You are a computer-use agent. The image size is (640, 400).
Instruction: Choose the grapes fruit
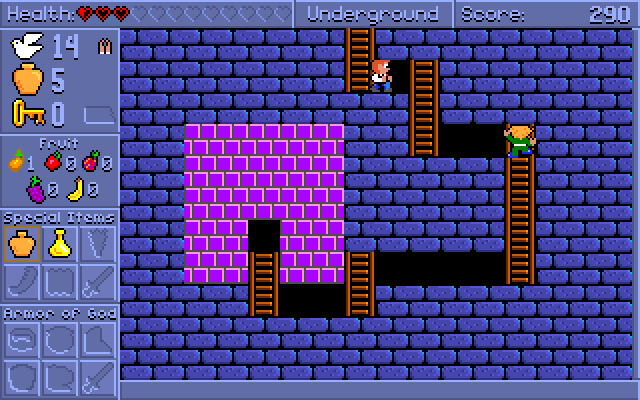[36, 187]
